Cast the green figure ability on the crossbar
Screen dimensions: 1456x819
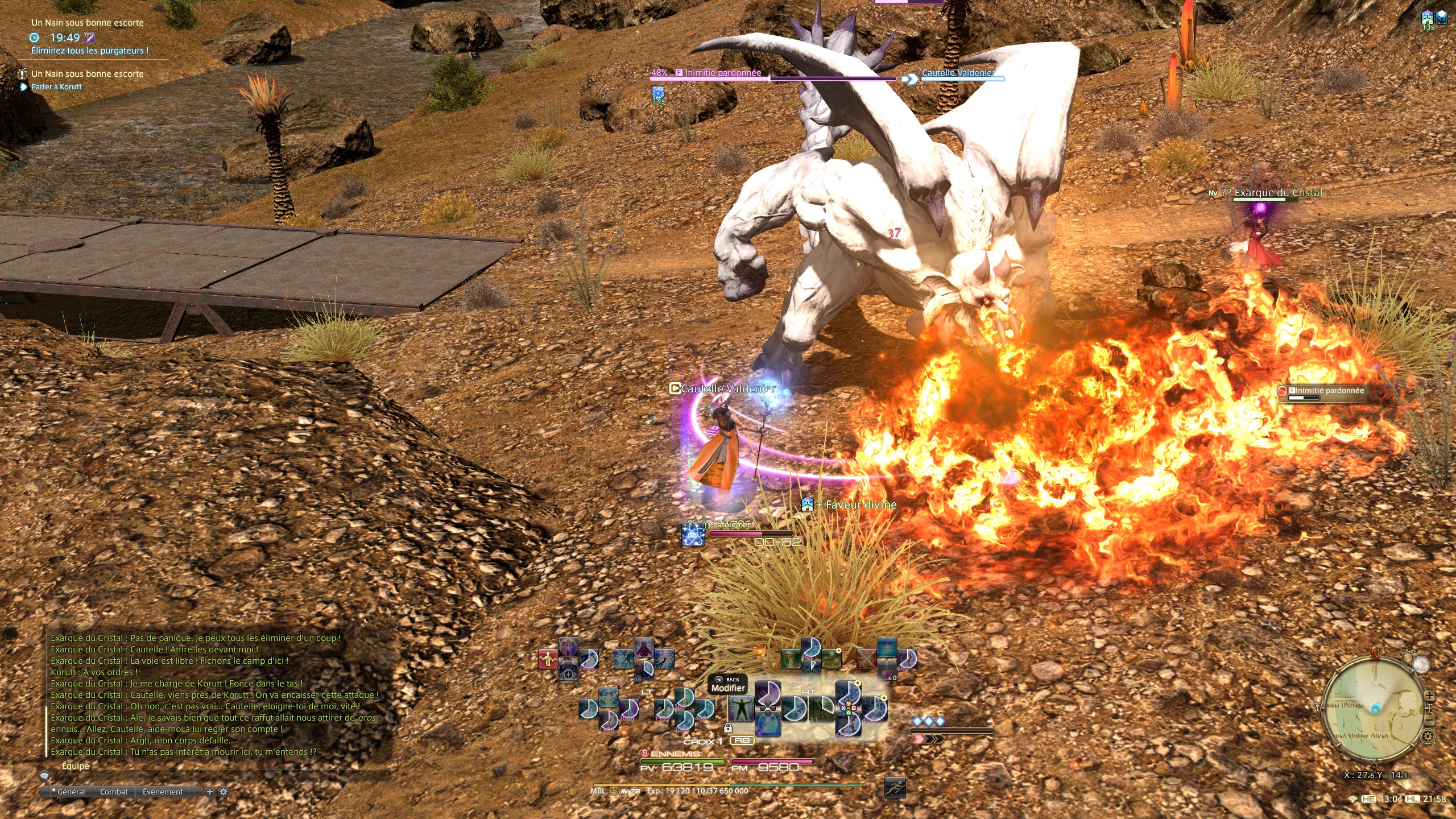pos(741,709)
